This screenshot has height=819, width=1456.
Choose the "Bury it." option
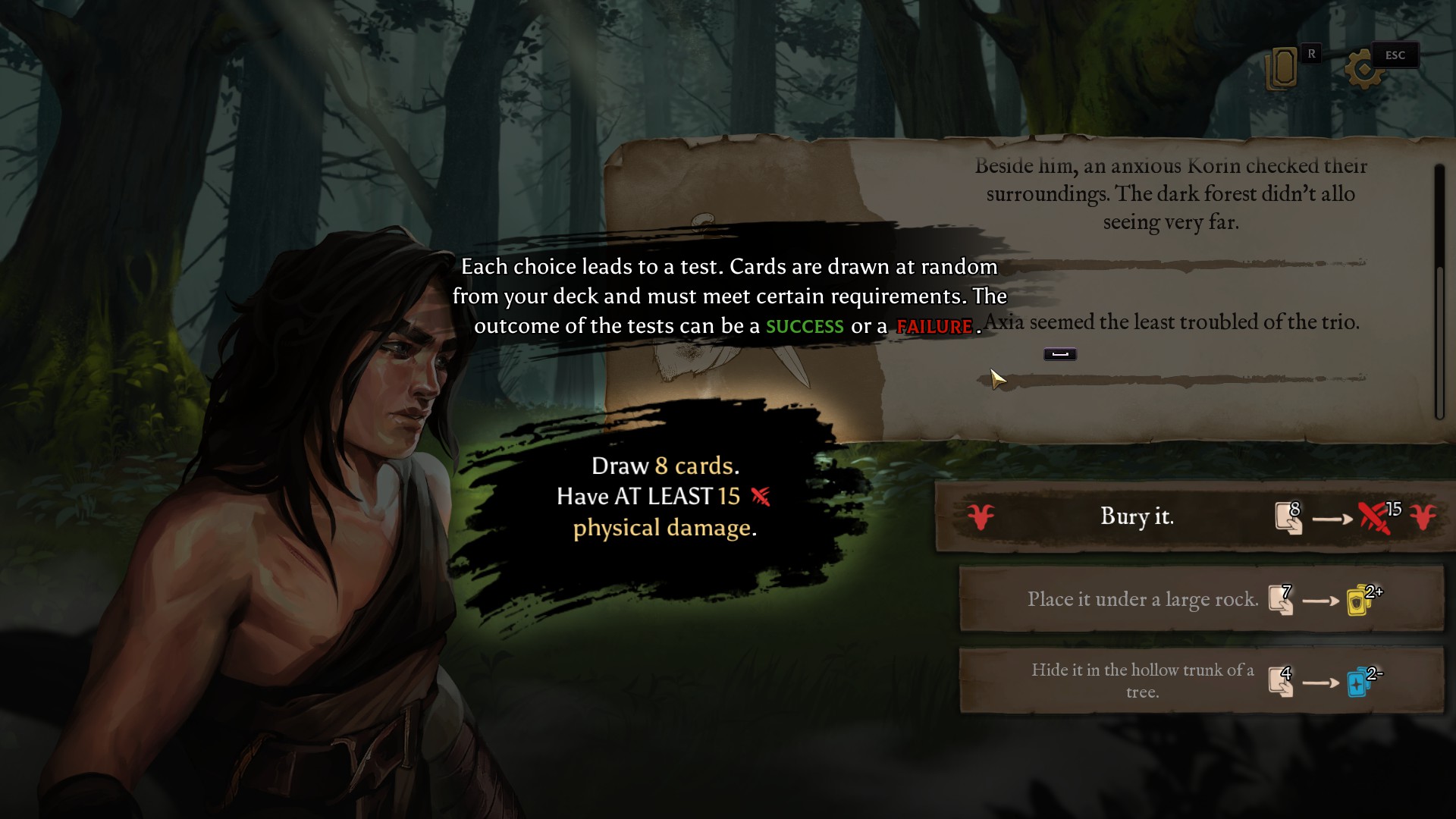[x=1136, y=516]
